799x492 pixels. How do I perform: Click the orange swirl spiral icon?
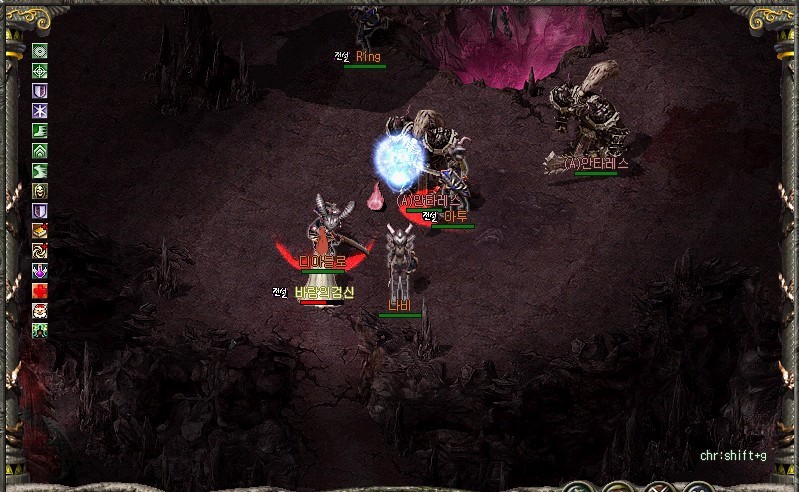tap(40, 250)
